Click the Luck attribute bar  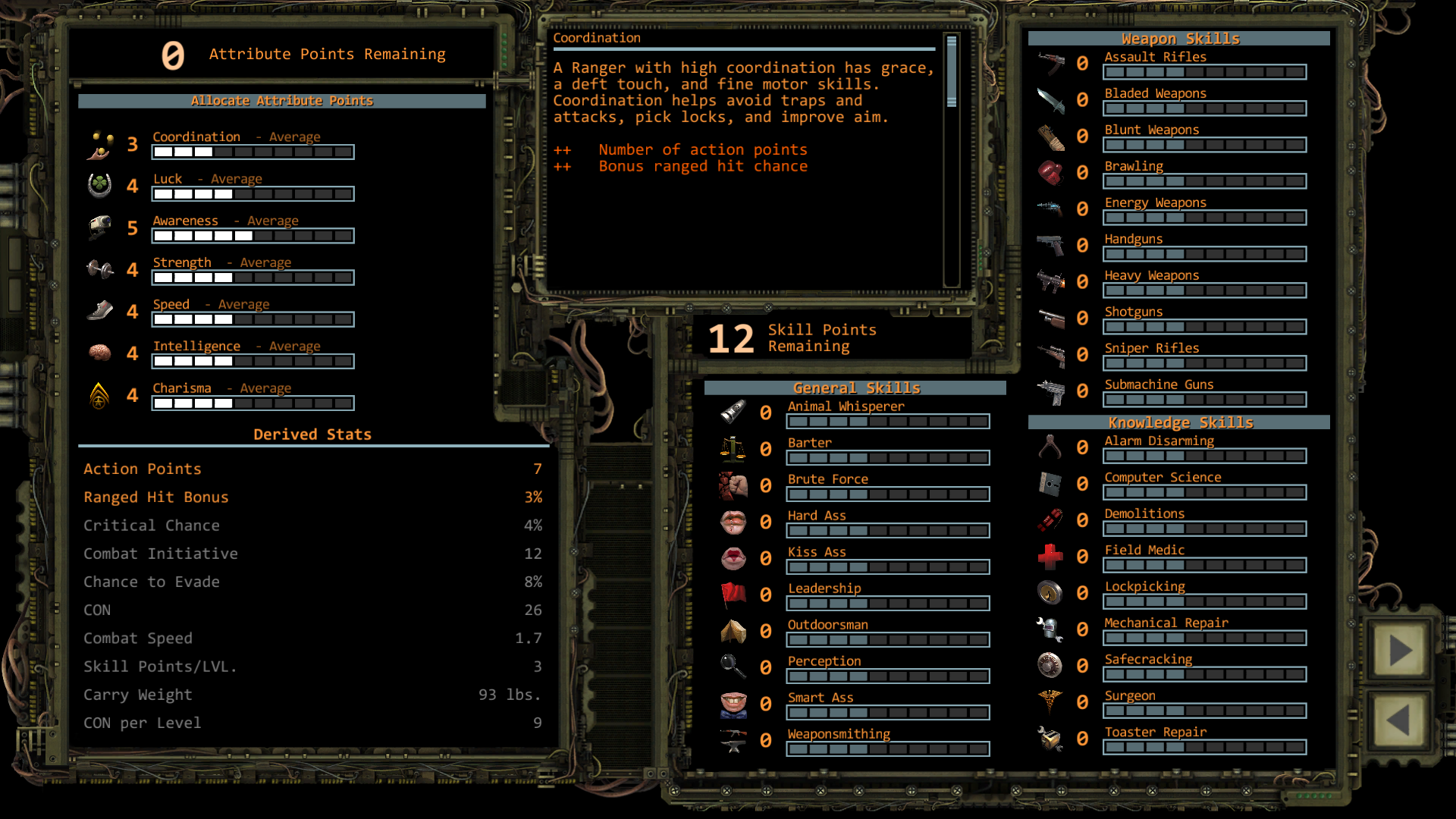[x=253, y=194]
